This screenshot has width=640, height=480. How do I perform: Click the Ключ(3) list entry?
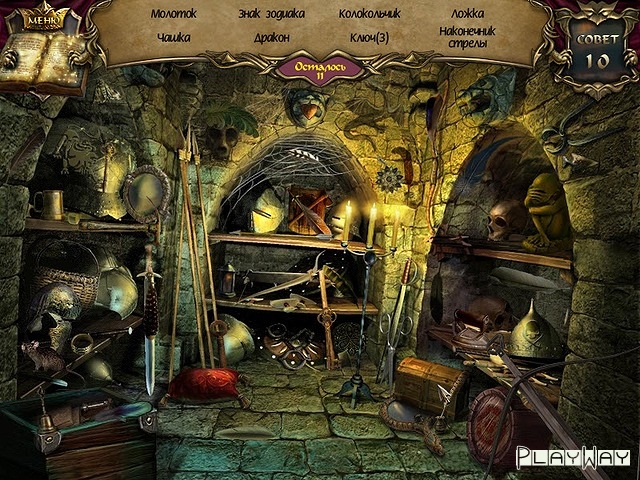click(369, 37)
